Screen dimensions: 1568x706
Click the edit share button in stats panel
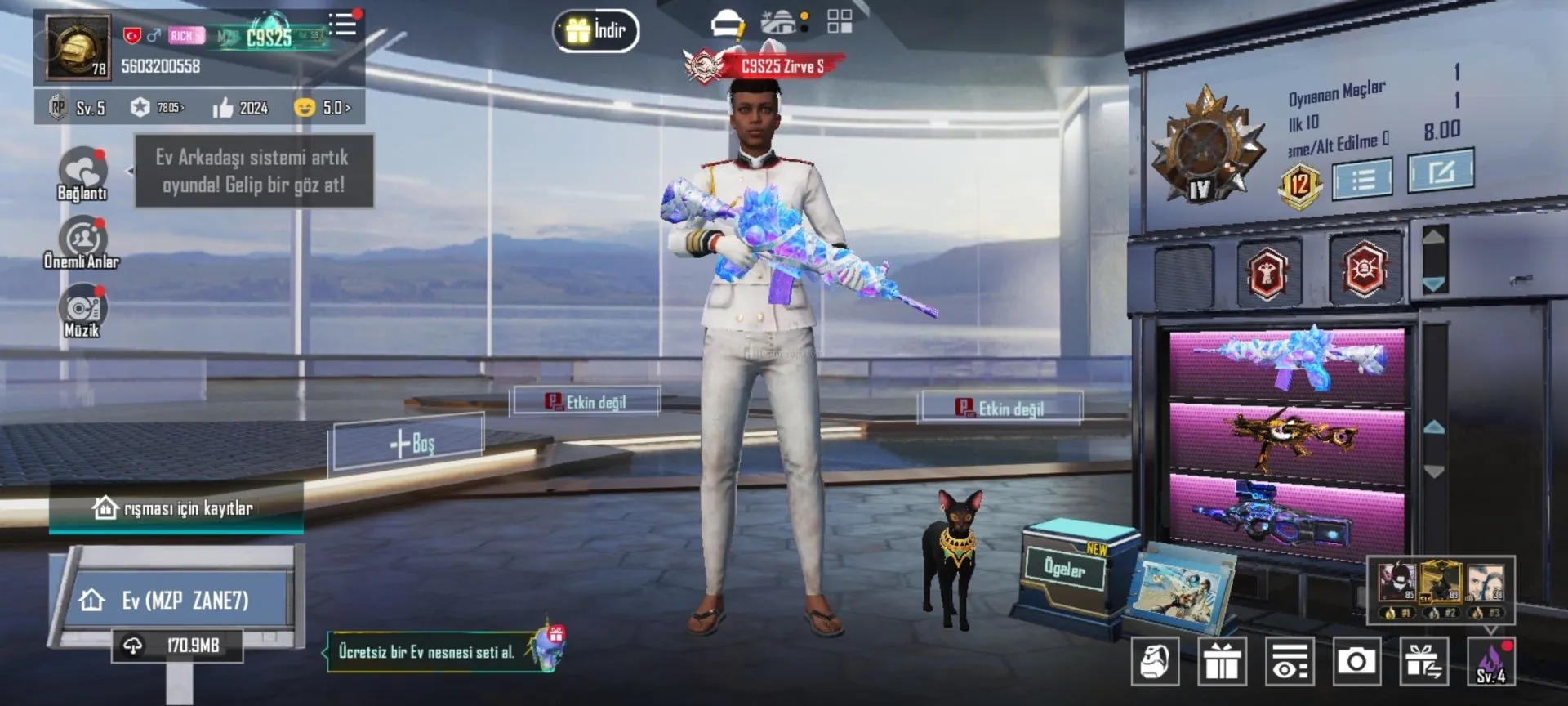click(x=1441, y=171)
